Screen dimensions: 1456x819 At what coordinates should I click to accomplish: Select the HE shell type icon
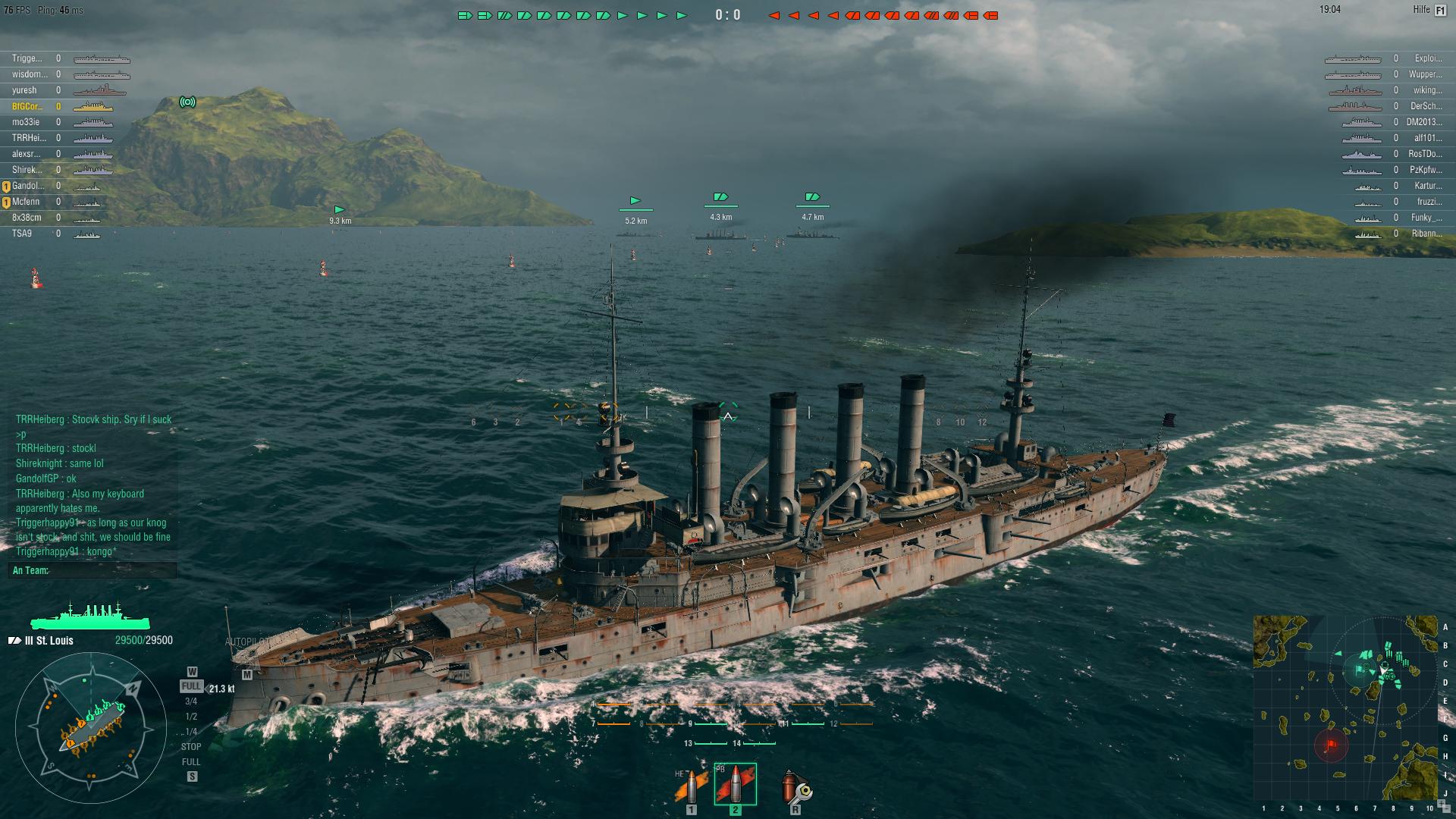(690, 787)
